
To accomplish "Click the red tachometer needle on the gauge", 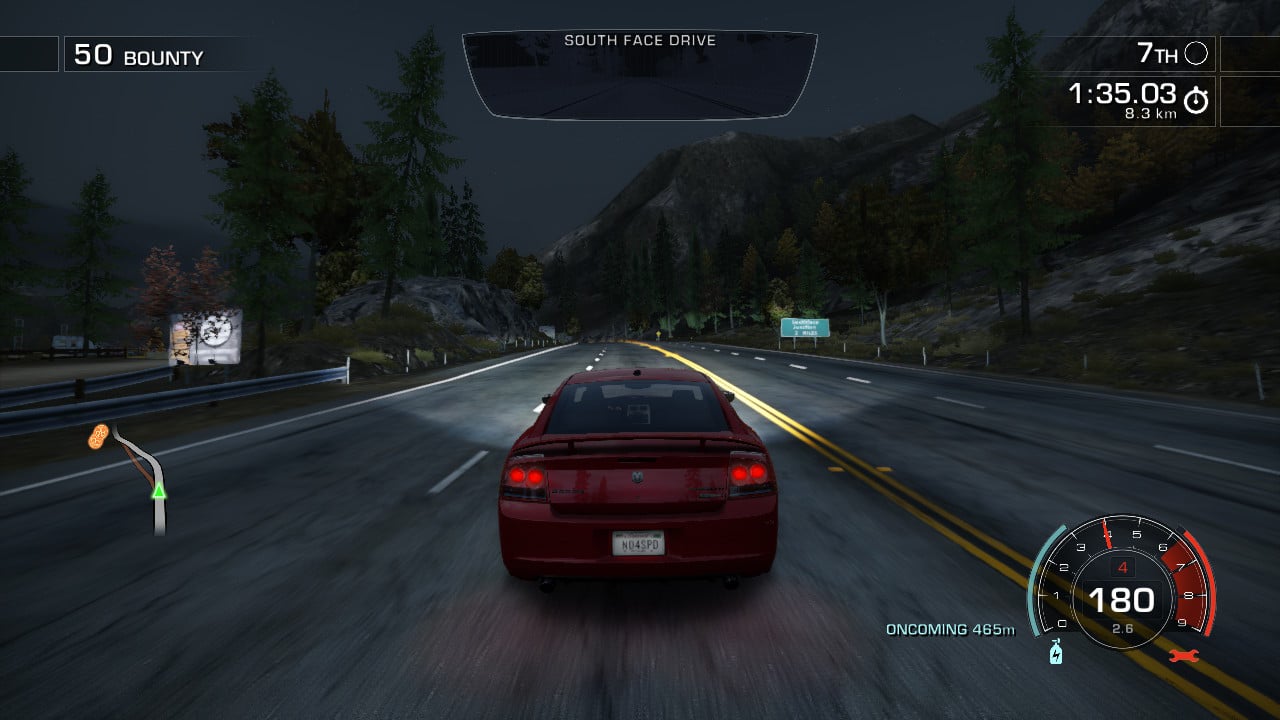I will coord(1108,536).
